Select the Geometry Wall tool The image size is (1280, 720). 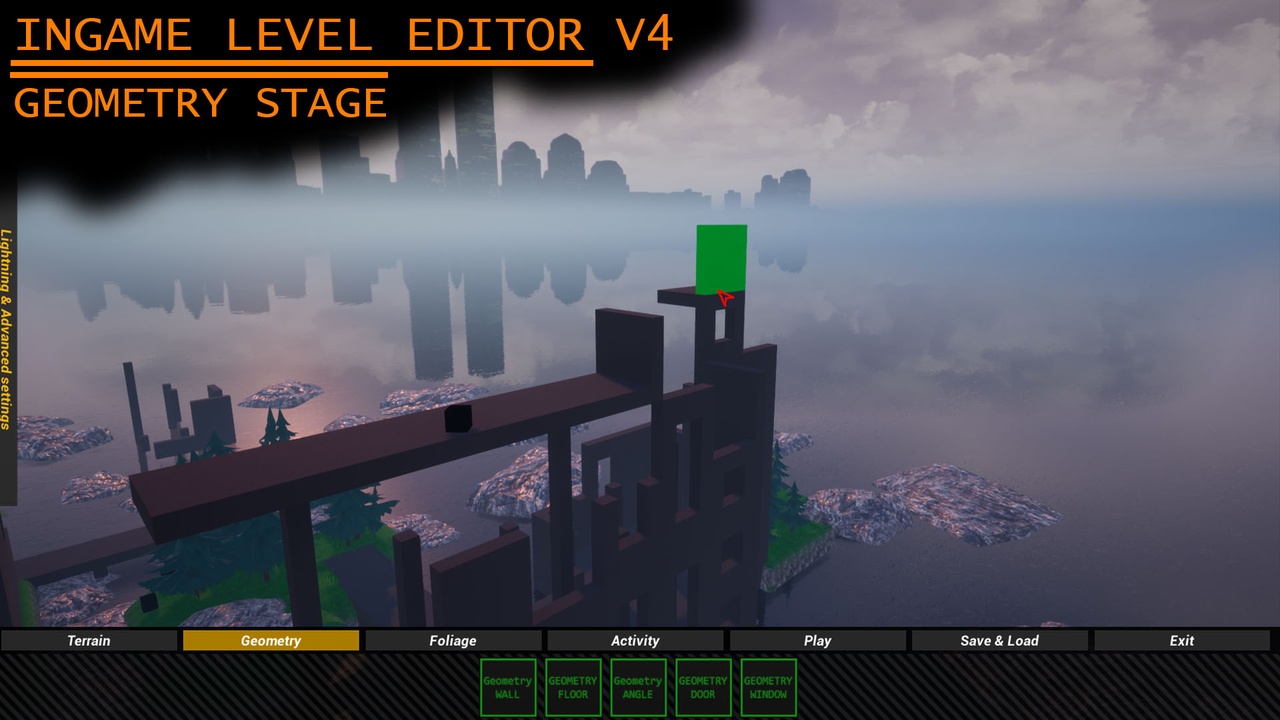click(x=508, y=687)
